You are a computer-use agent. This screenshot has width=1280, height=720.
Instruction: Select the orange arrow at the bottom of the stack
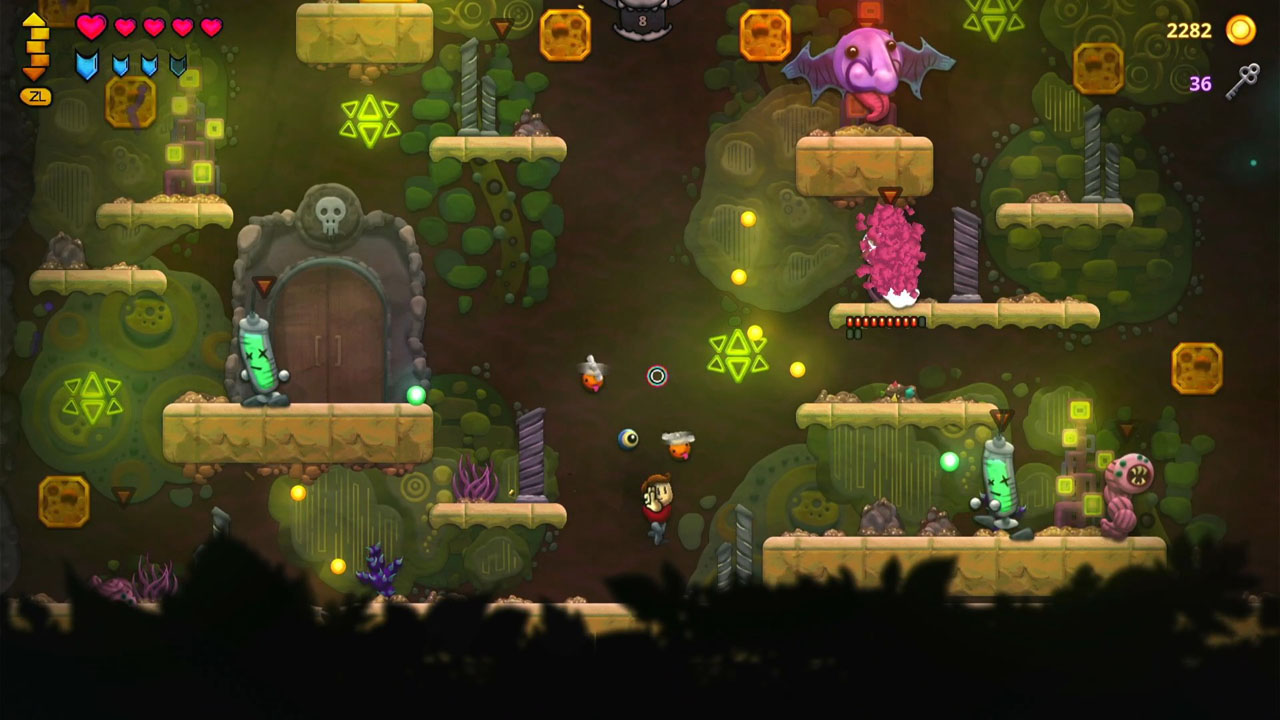[x=34, y=73]
